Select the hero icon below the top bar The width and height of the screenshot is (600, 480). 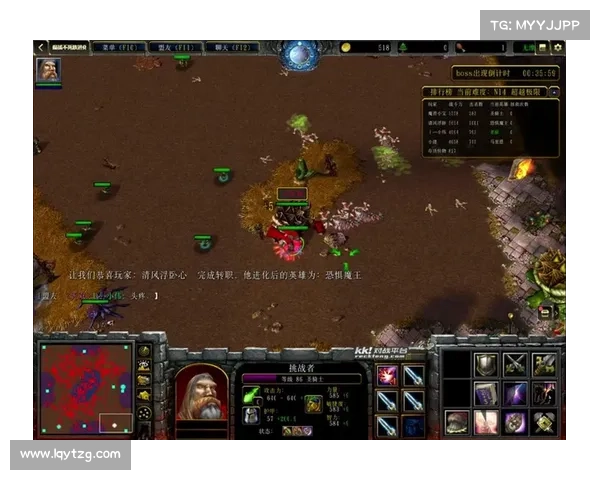point(48,69)
